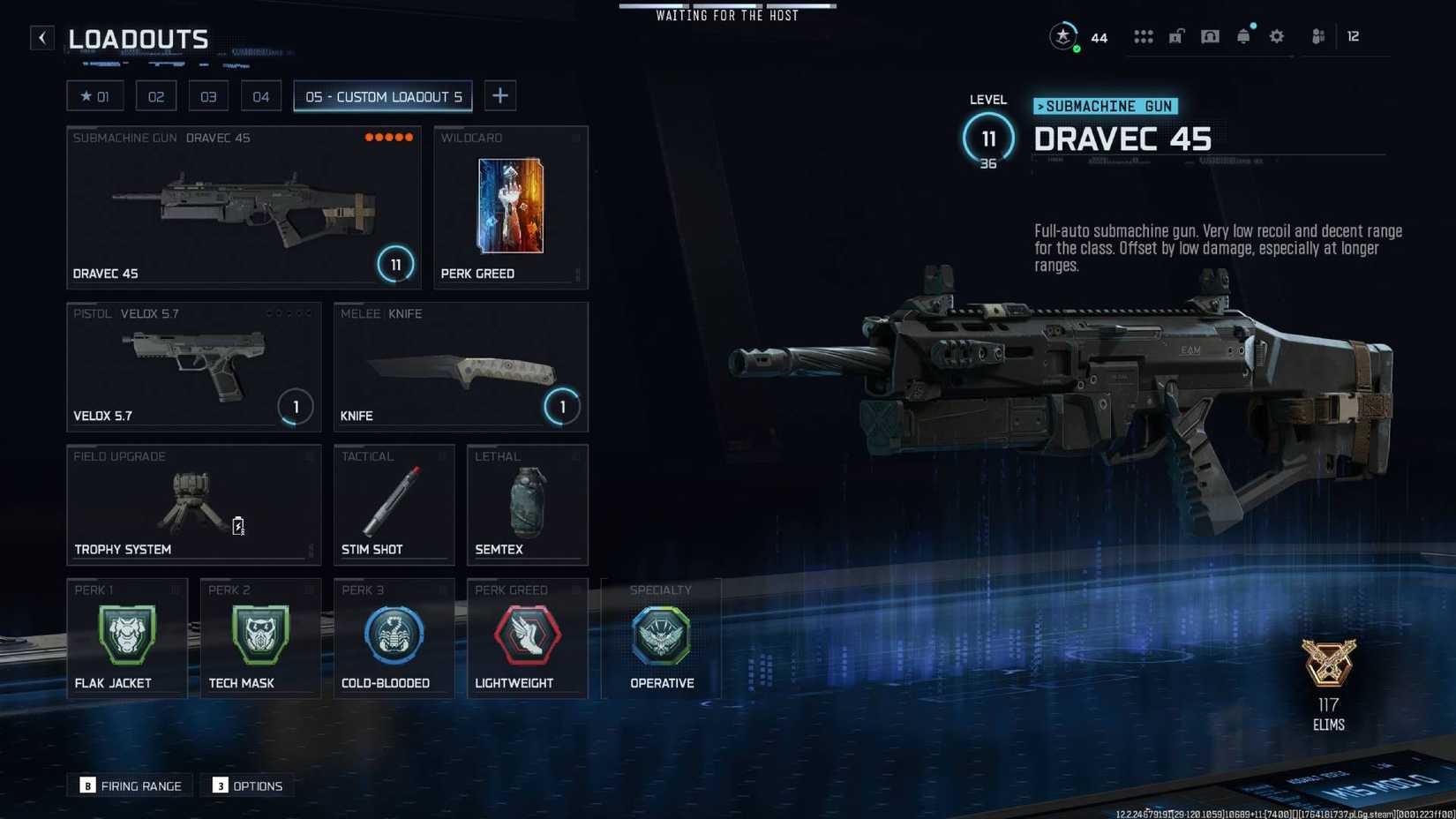The height and width of the screenshot is (819, 1456).
Task: Select the player rank star emblem showing 44
Action: tap(1063, 36)
